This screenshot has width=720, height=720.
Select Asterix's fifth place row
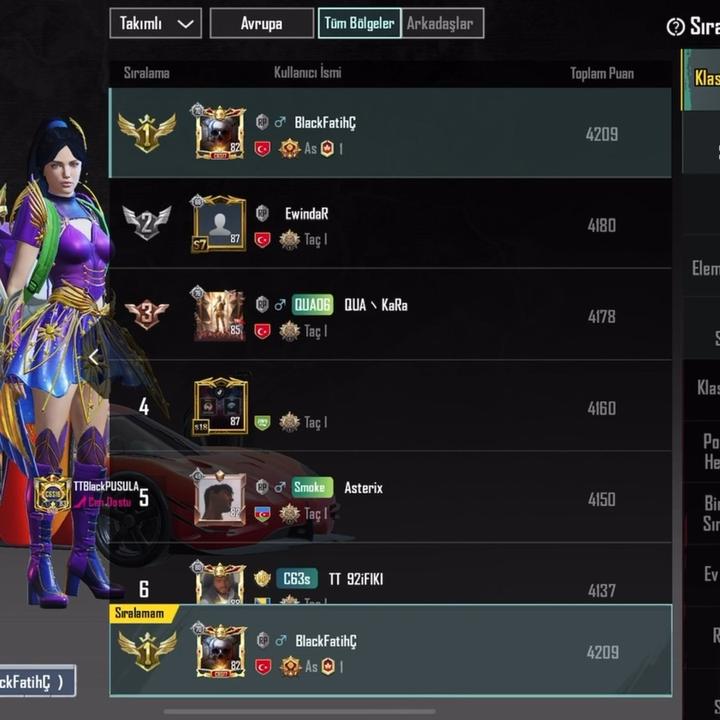pyautogui.click(x=420, y=498)
